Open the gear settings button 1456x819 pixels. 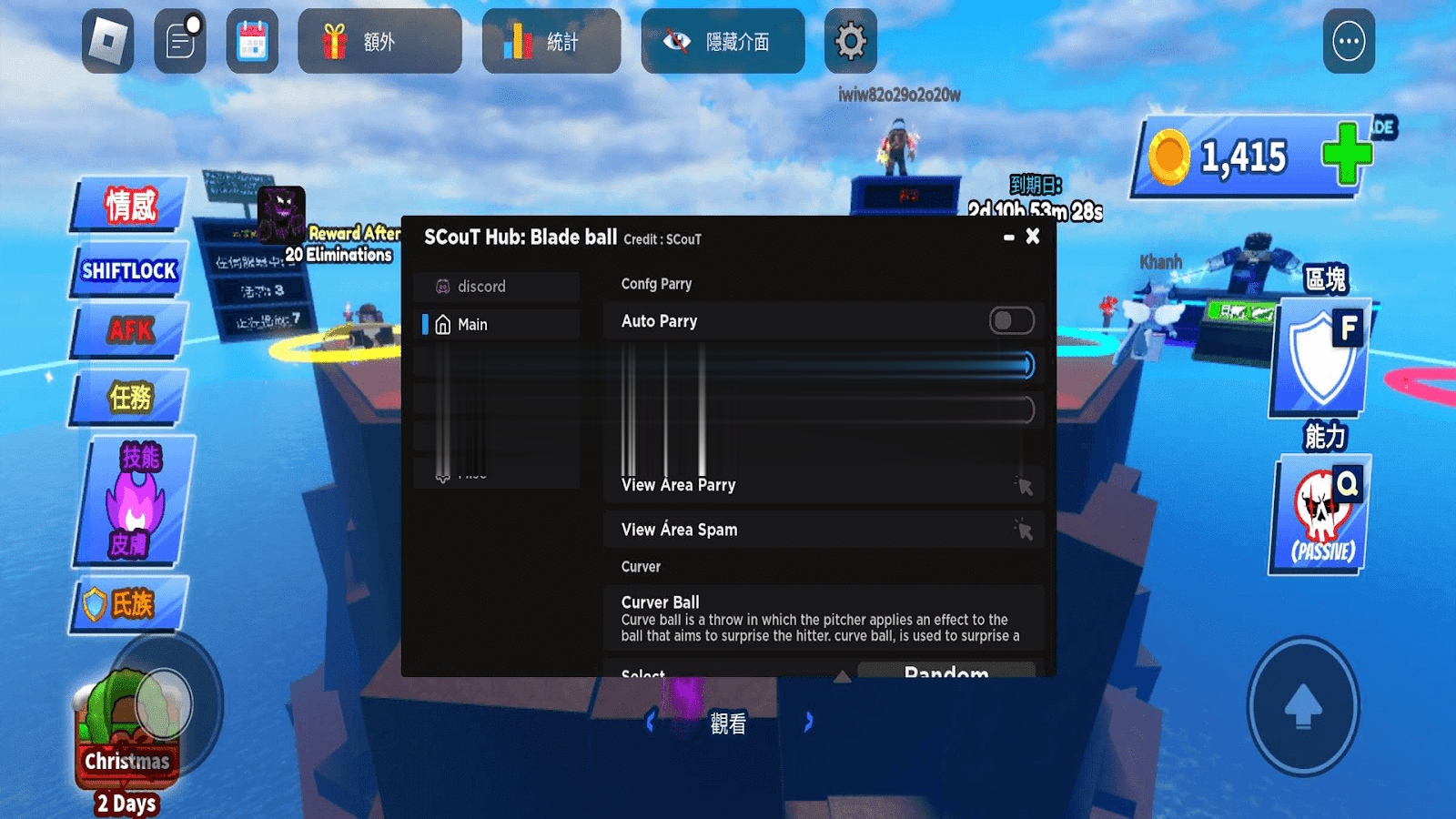pyautogui.click(x=850, y=41)
